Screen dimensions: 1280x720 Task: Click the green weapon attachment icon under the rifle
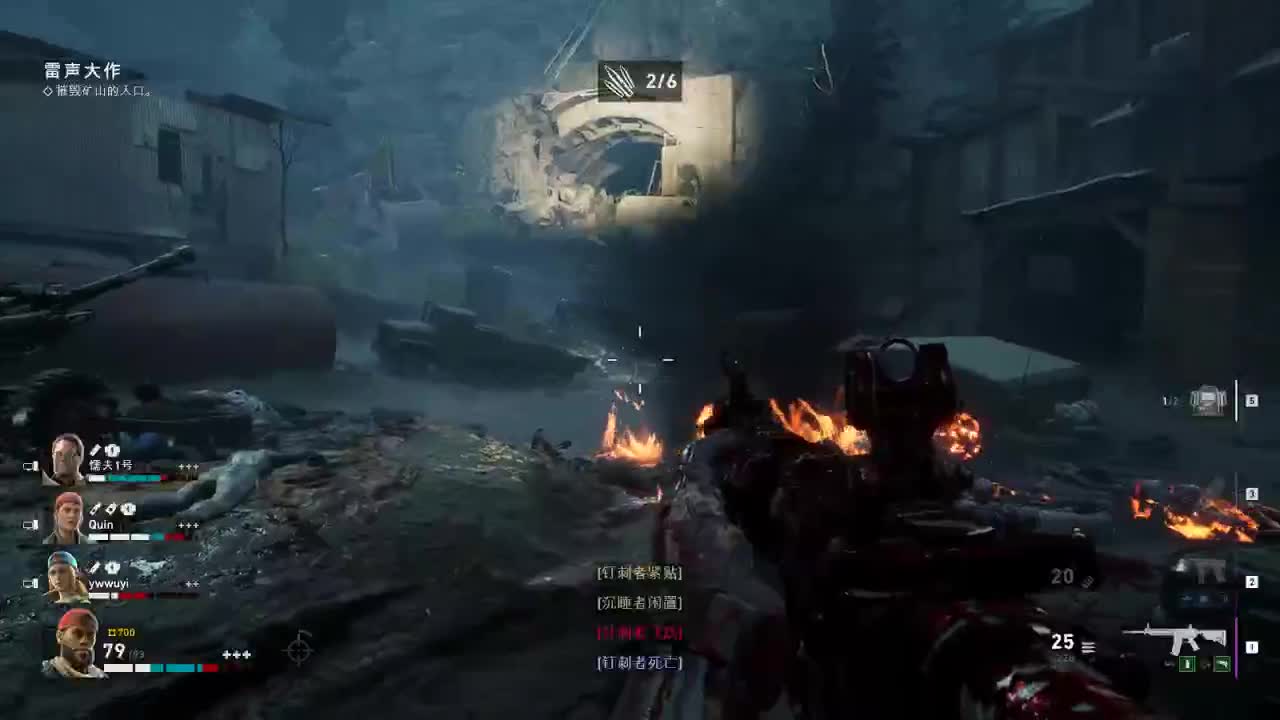click(x=1188, y=664)
